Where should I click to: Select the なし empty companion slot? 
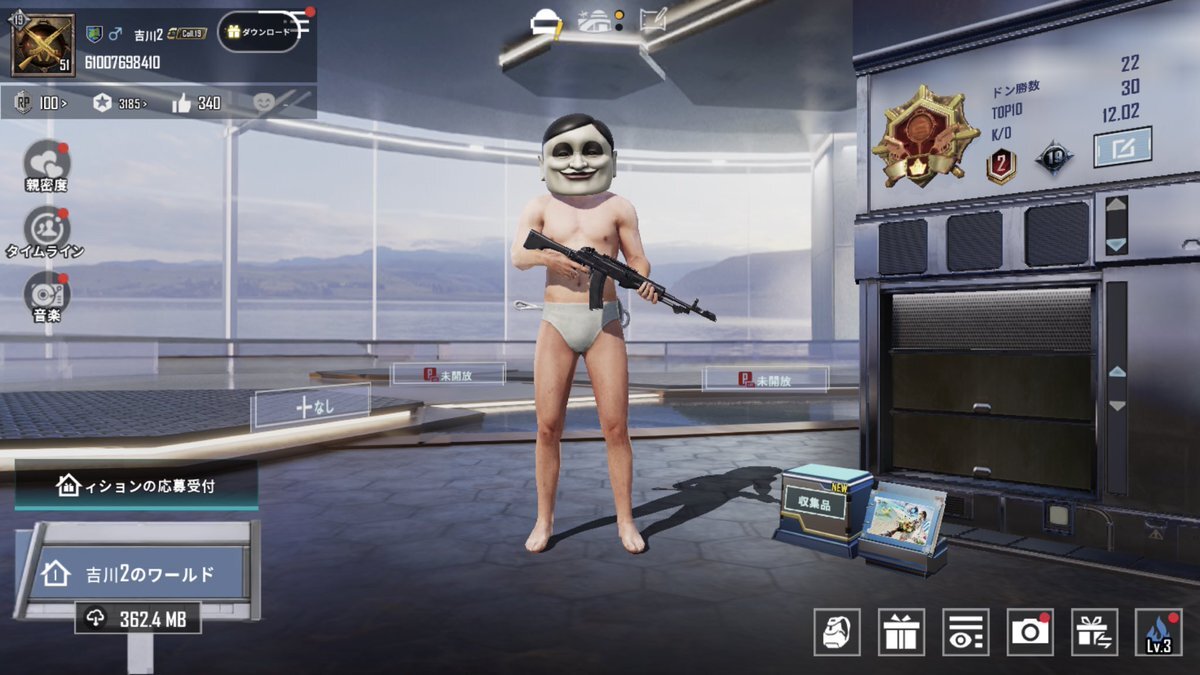[x=311, y=406]
